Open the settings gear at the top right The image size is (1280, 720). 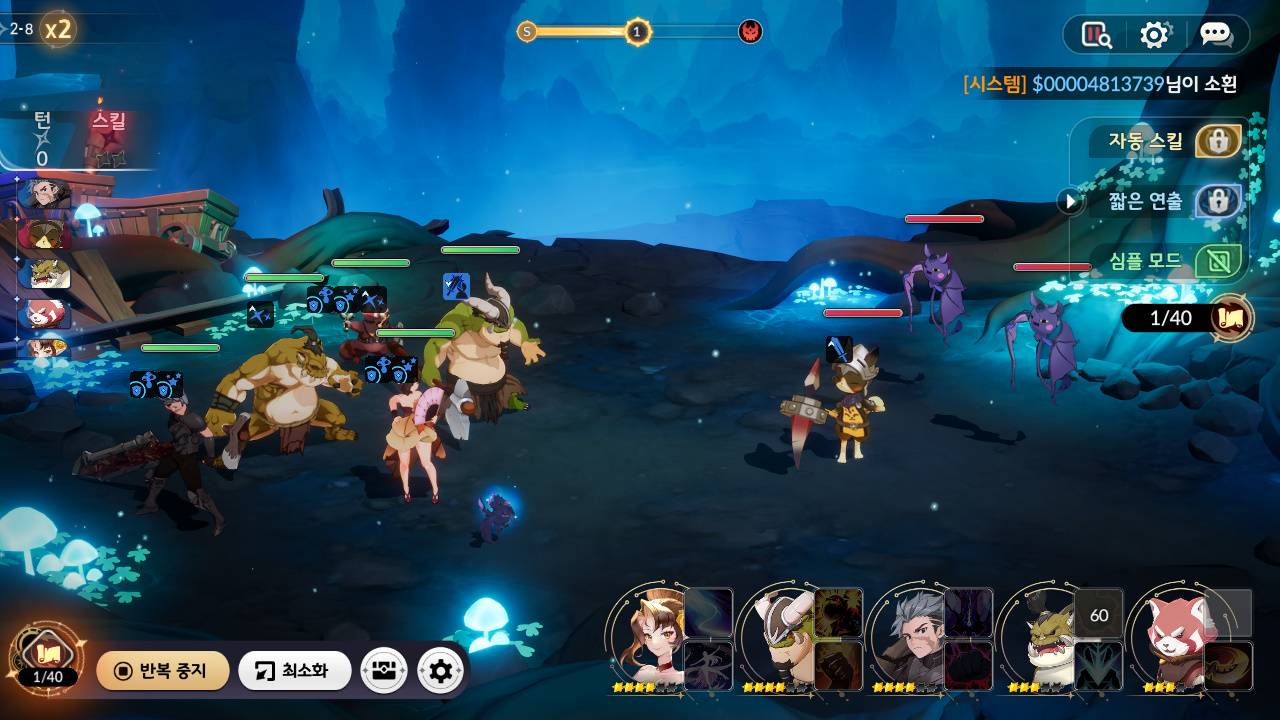[1155, 35]
